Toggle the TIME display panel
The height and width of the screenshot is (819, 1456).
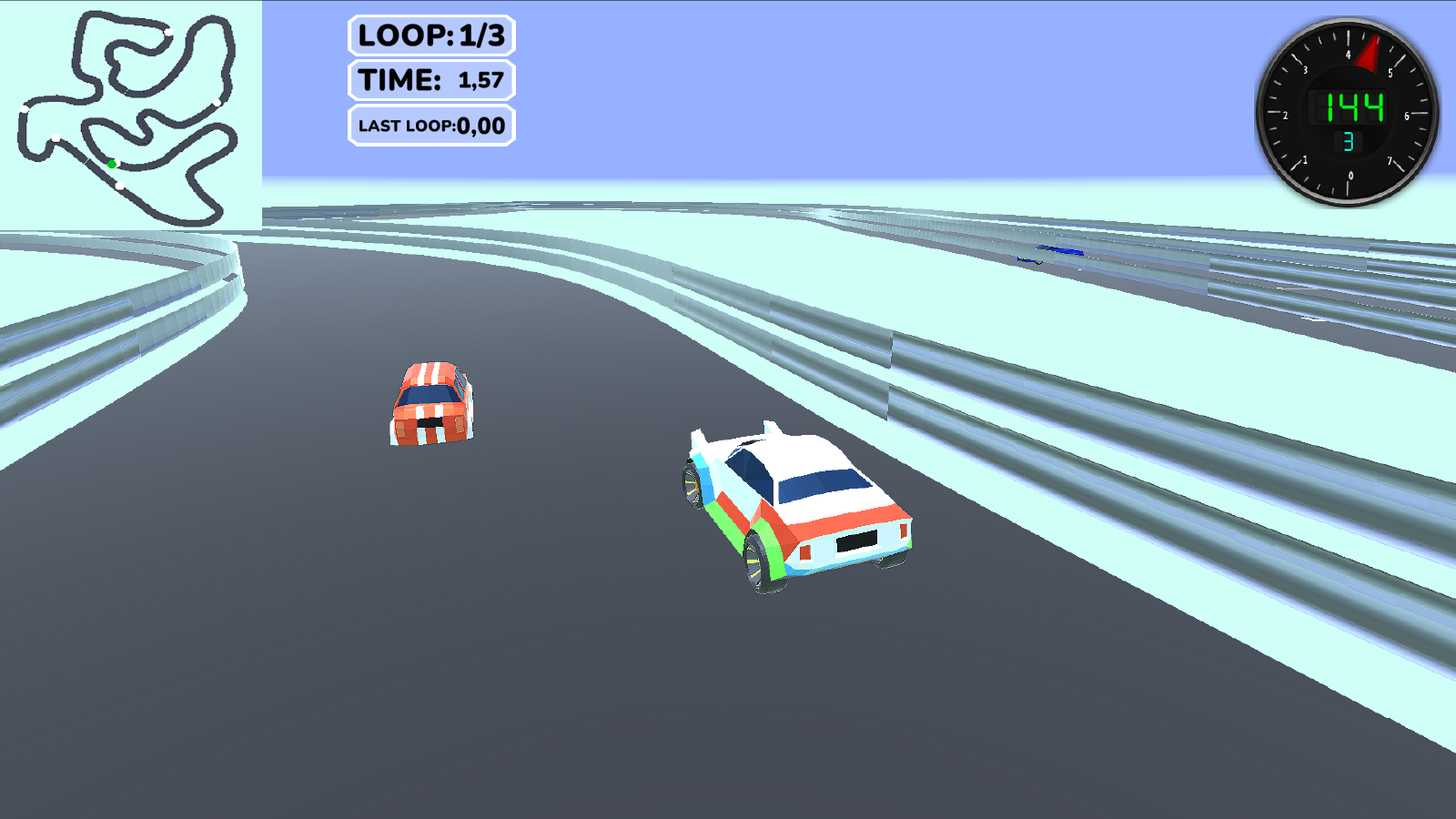pos(431,80)
